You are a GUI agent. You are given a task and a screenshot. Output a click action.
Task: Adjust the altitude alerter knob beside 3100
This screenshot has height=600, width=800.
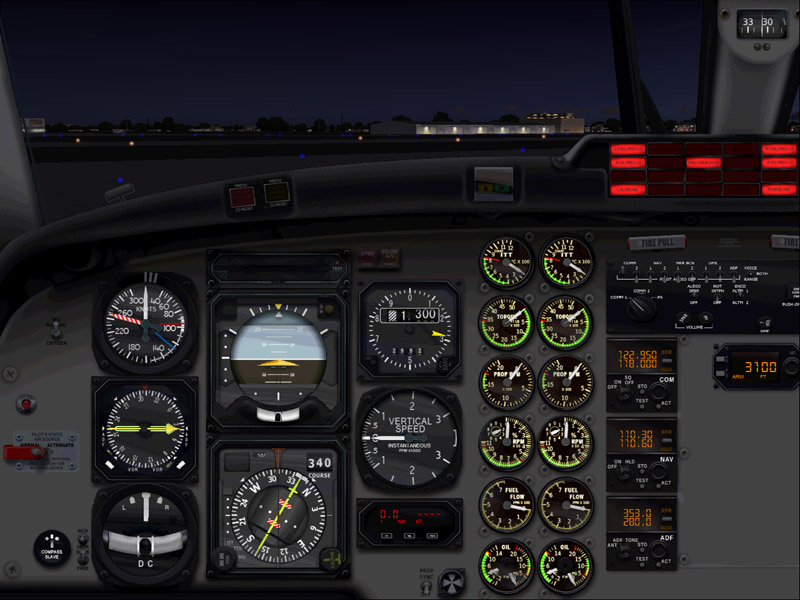click(x=790, y=368)
